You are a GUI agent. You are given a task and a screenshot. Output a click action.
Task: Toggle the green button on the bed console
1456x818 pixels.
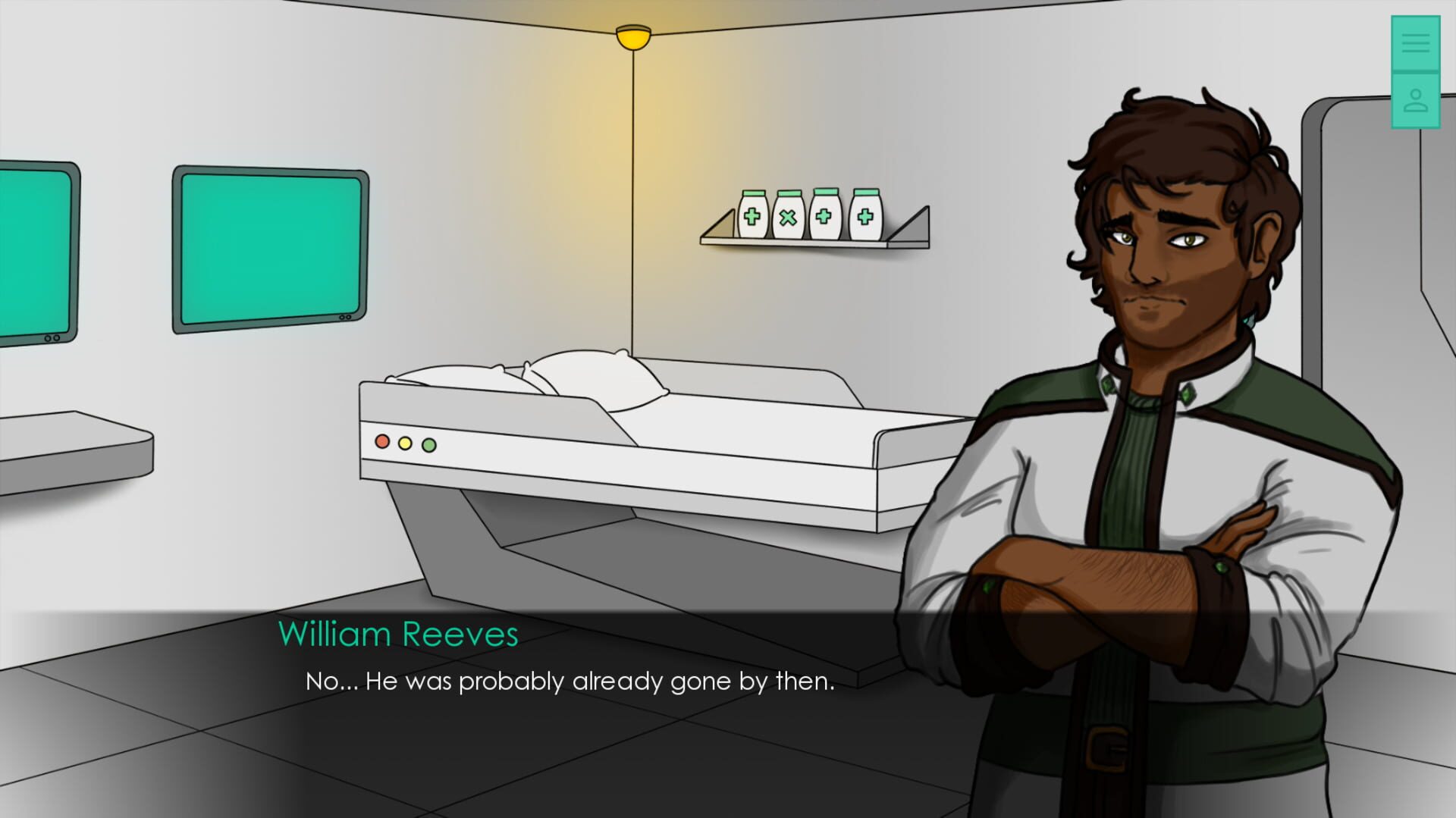tap(428, 446)
